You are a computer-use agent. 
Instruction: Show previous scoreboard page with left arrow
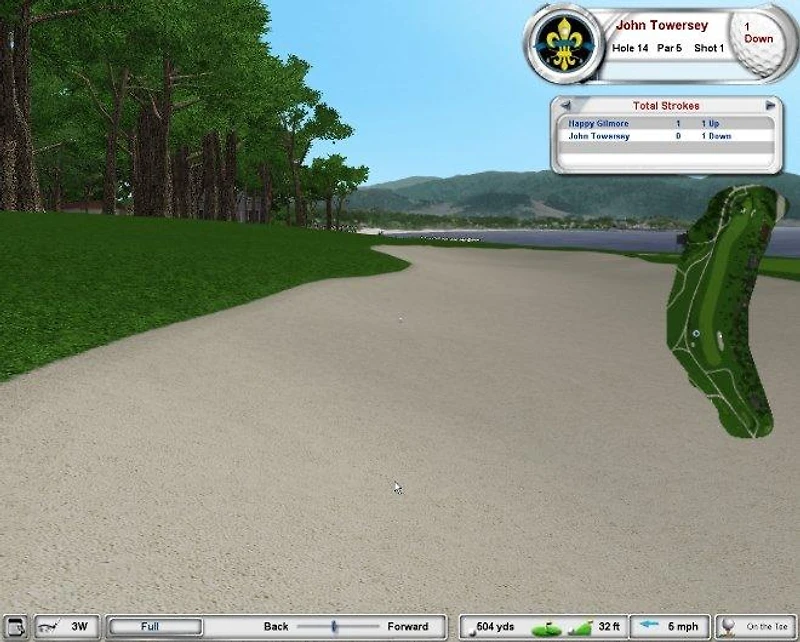pyautogui.click(x=565, y=105)
